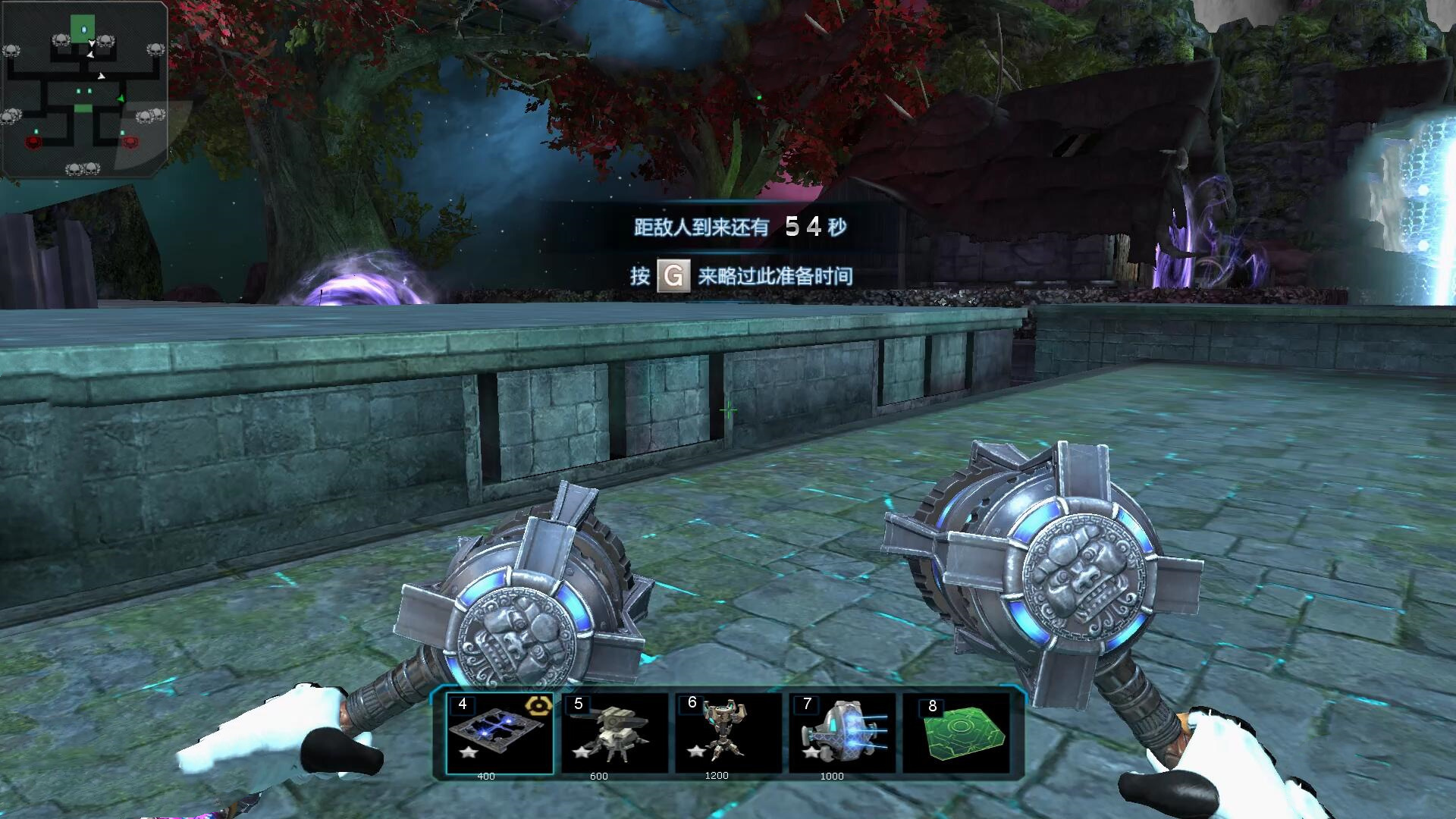
Task: Pick the tower costing 1200 in slot 6
Action: [x=727, y=733]
